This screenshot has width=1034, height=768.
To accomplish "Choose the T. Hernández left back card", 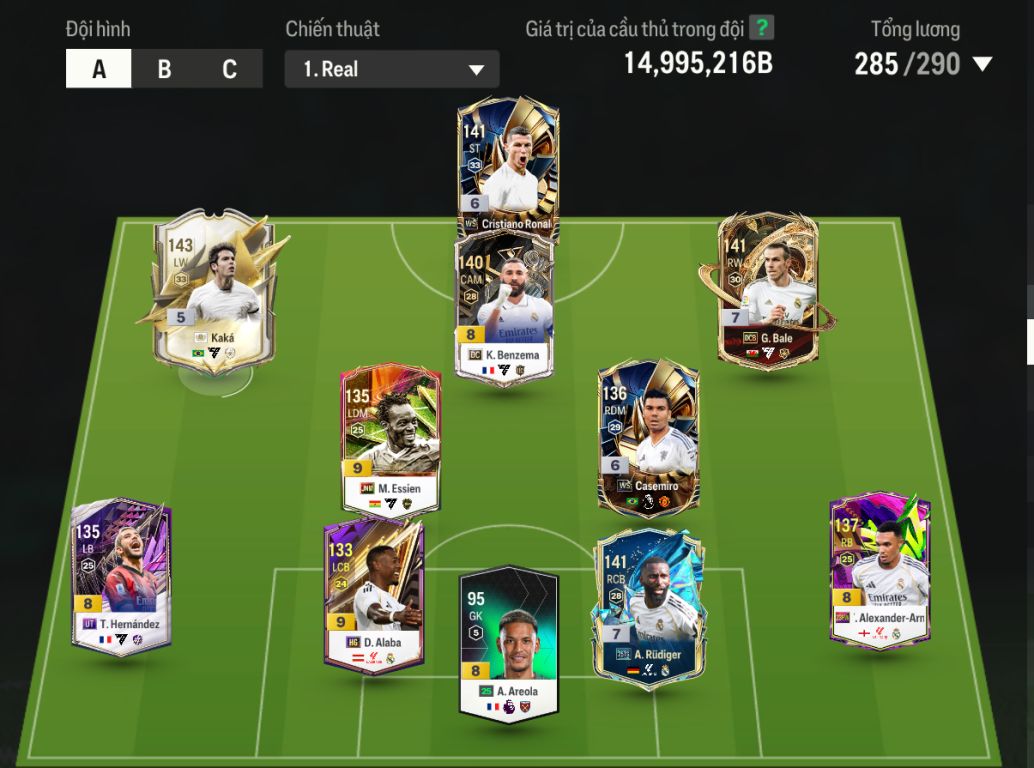I will [x=122, y=575].
